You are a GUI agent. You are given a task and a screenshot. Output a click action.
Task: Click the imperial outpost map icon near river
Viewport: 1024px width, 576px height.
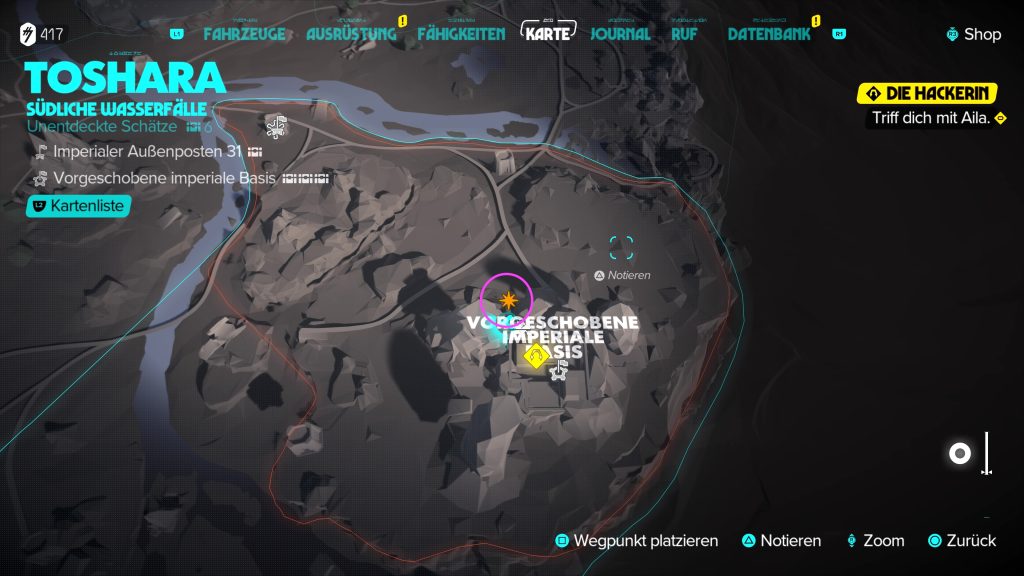point(276,126)
